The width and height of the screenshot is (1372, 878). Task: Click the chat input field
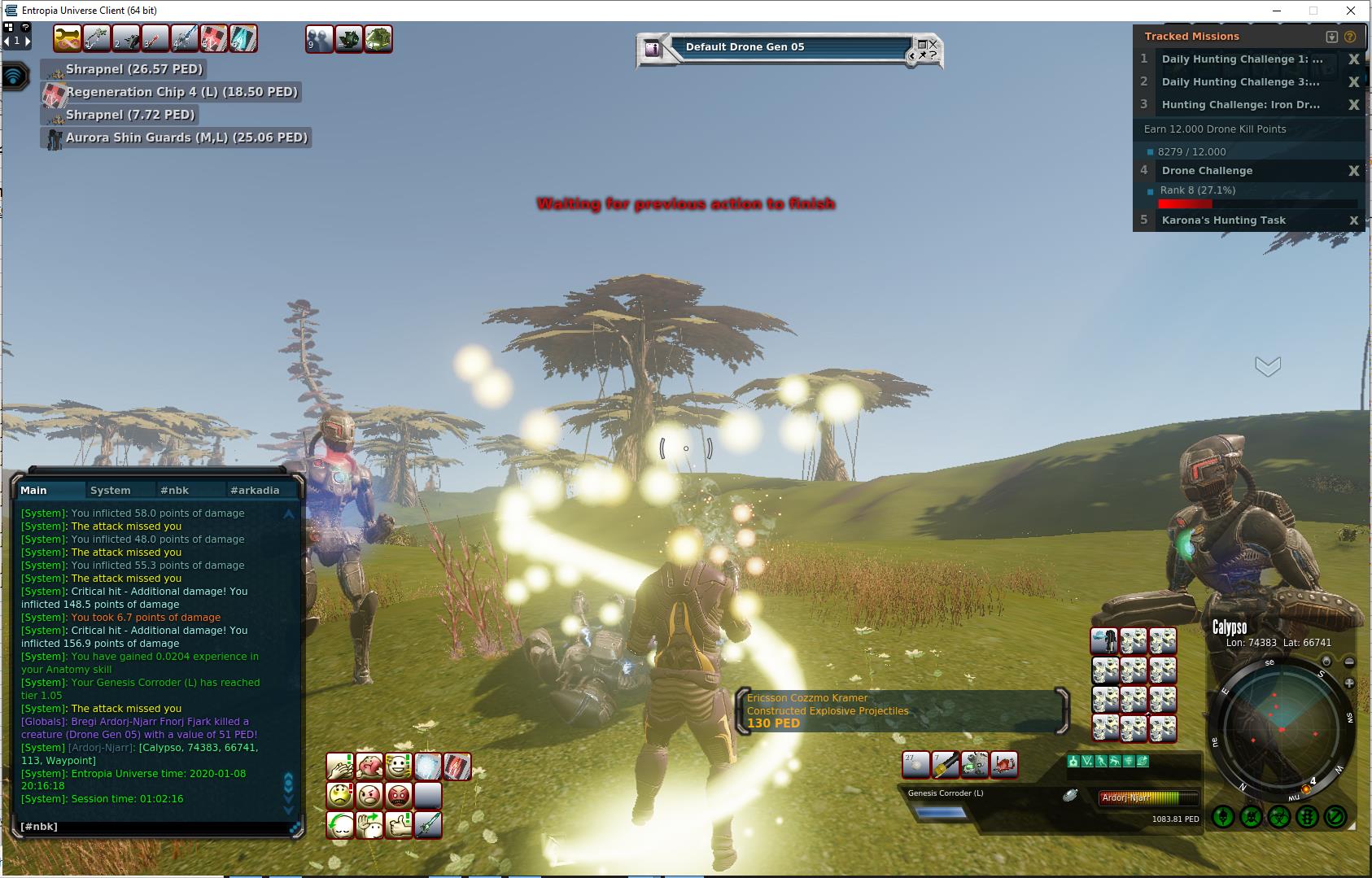pos(155,827)
